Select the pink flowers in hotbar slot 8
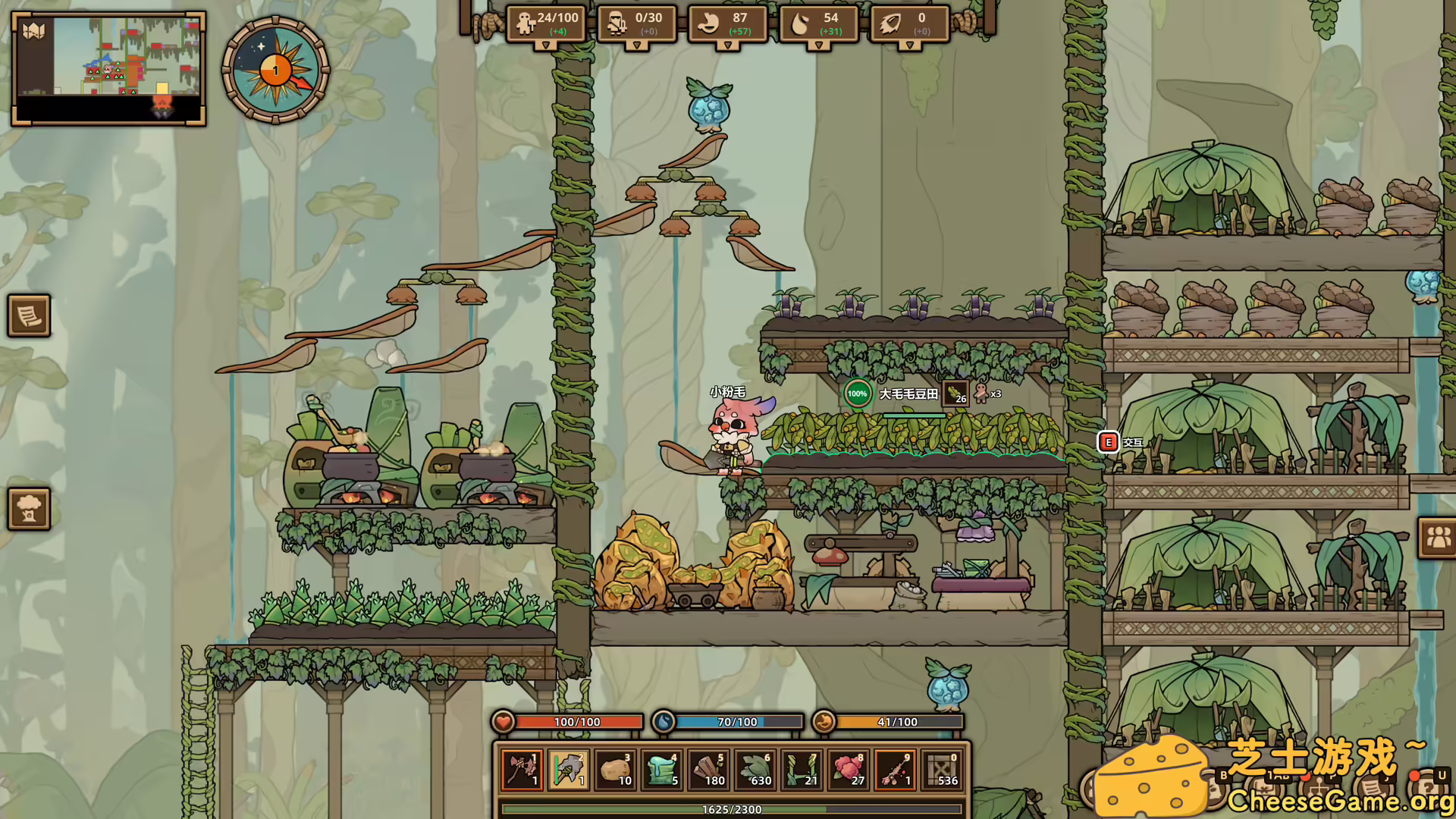 coord(849,770)
